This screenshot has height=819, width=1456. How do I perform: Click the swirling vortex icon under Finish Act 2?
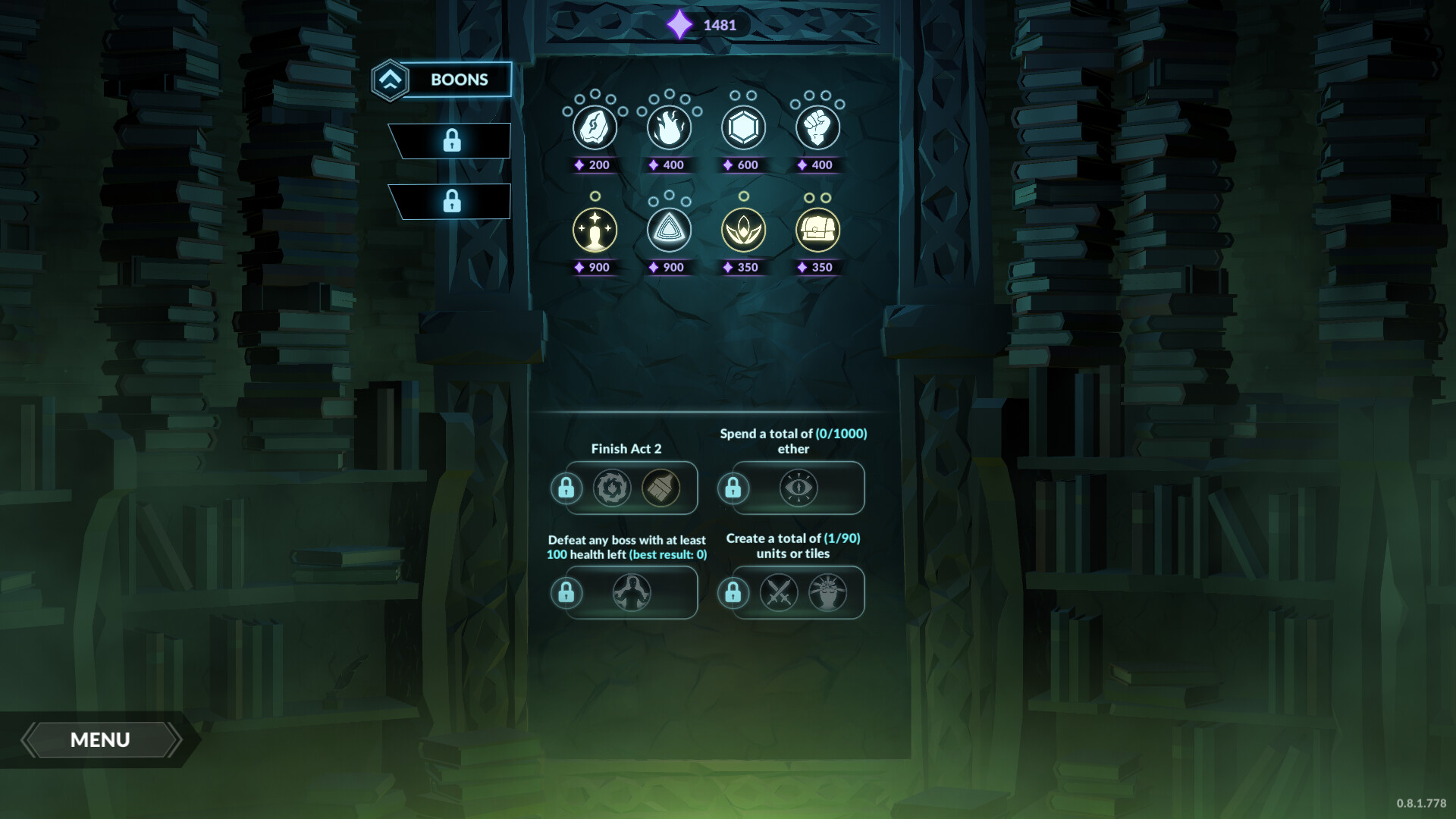click(610, 488)
